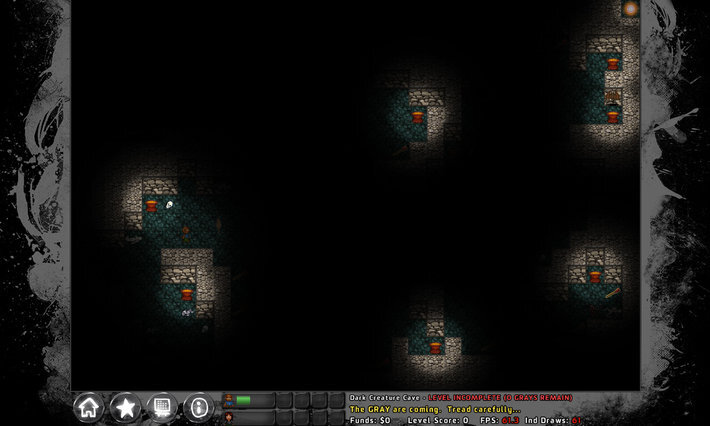
Task: Open the star button menu
Action: pos(126,406)
